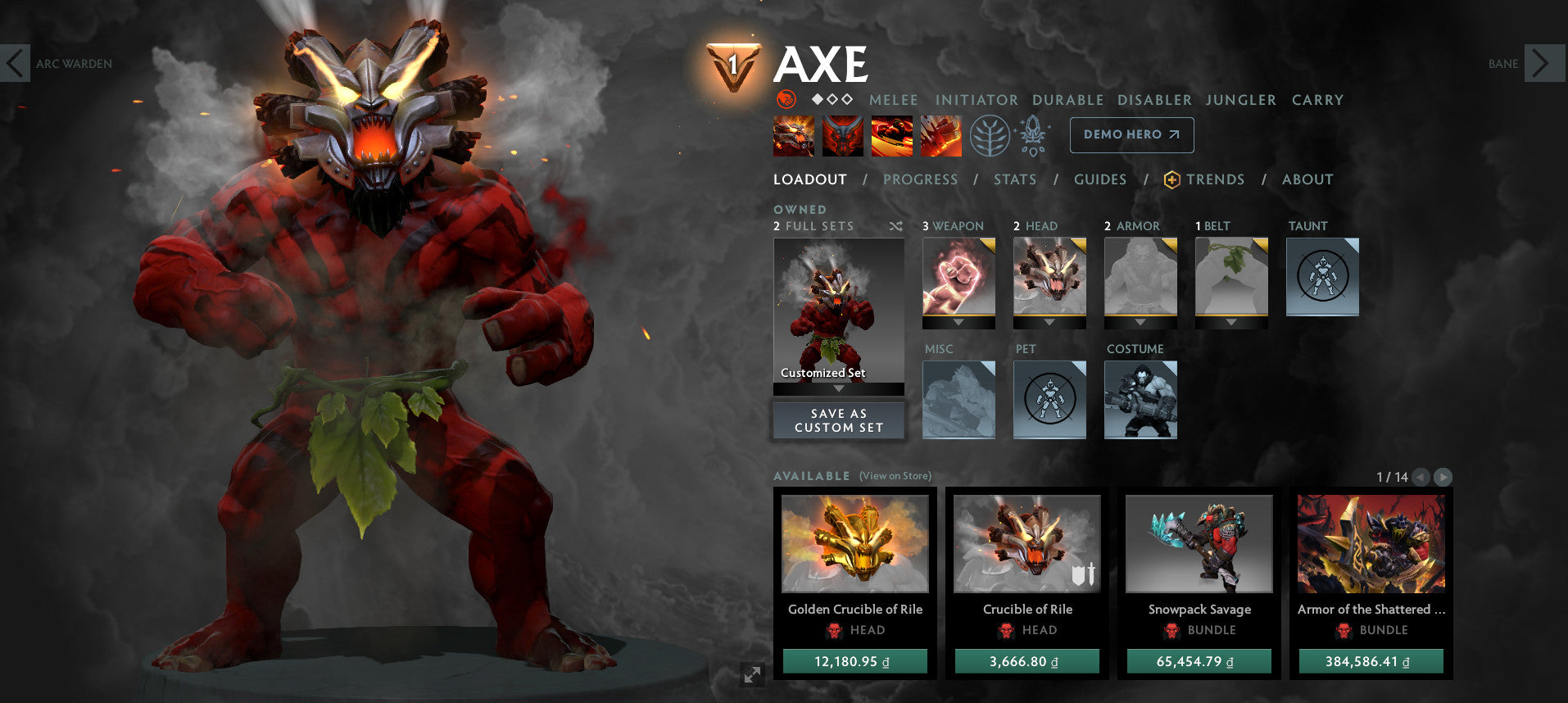The image size is (1568, 703).
Task: Open the Battle Hunger ability icon
Action: coord(844,136)
